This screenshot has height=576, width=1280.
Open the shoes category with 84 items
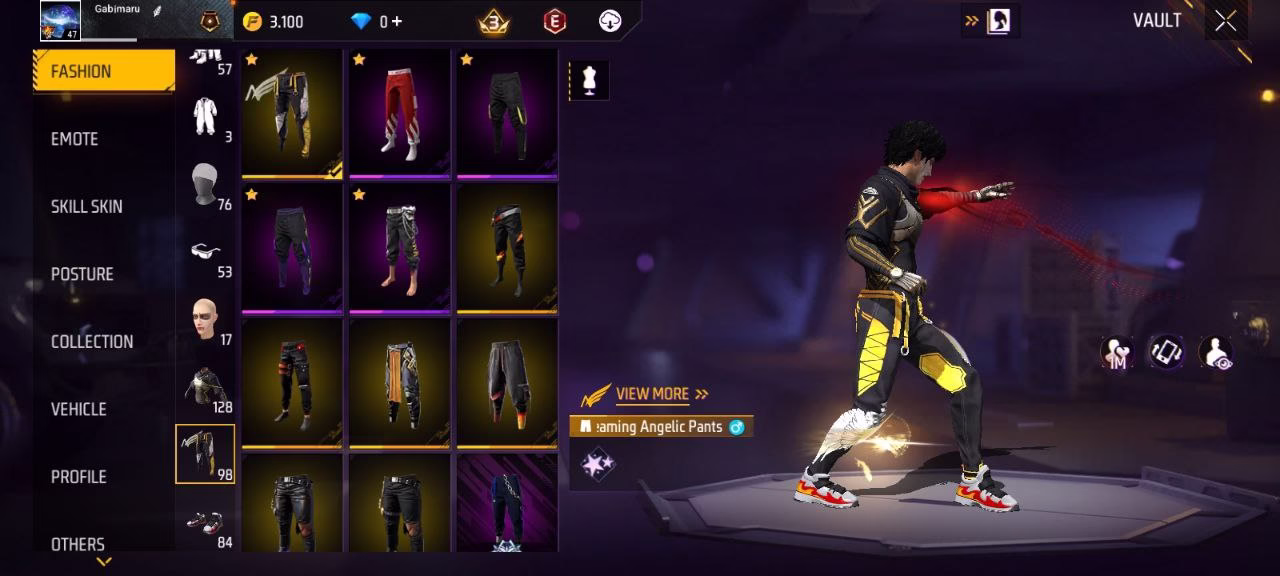click(206, 524)
